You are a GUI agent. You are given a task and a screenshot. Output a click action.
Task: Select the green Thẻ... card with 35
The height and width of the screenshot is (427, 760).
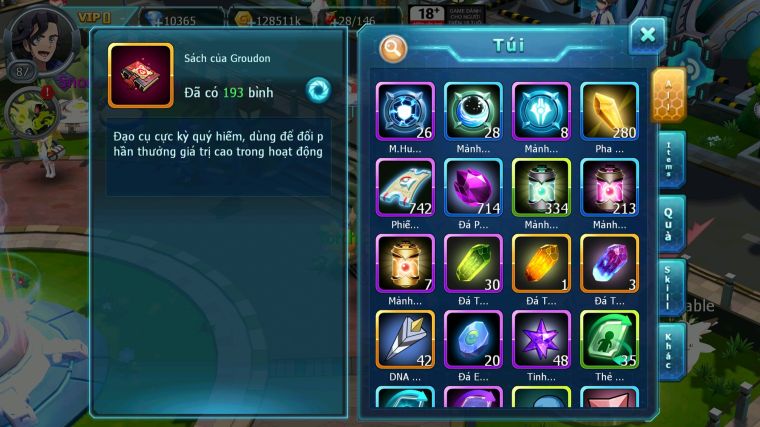tap(609, 339)
